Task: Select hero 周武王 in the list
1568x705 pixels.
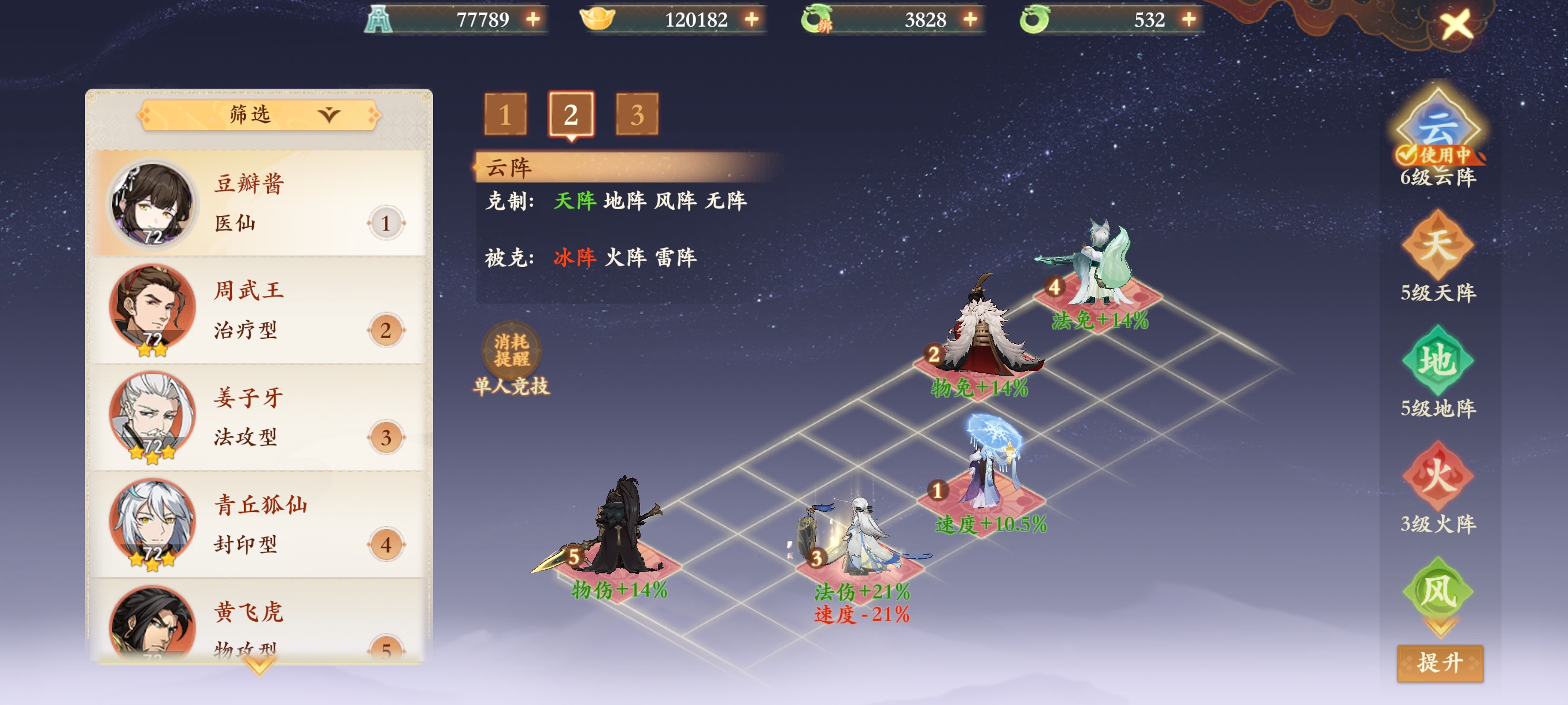Action: (257, 310)
